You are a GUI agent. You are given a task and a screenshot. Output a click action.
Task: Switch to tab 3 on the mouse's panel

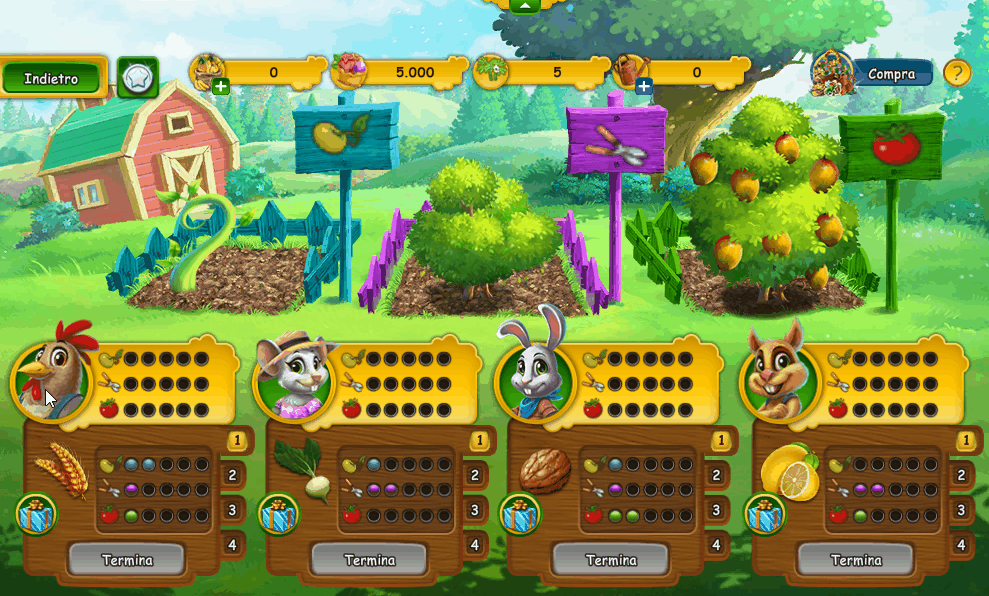pyautogui.click(x=475, y=511)
